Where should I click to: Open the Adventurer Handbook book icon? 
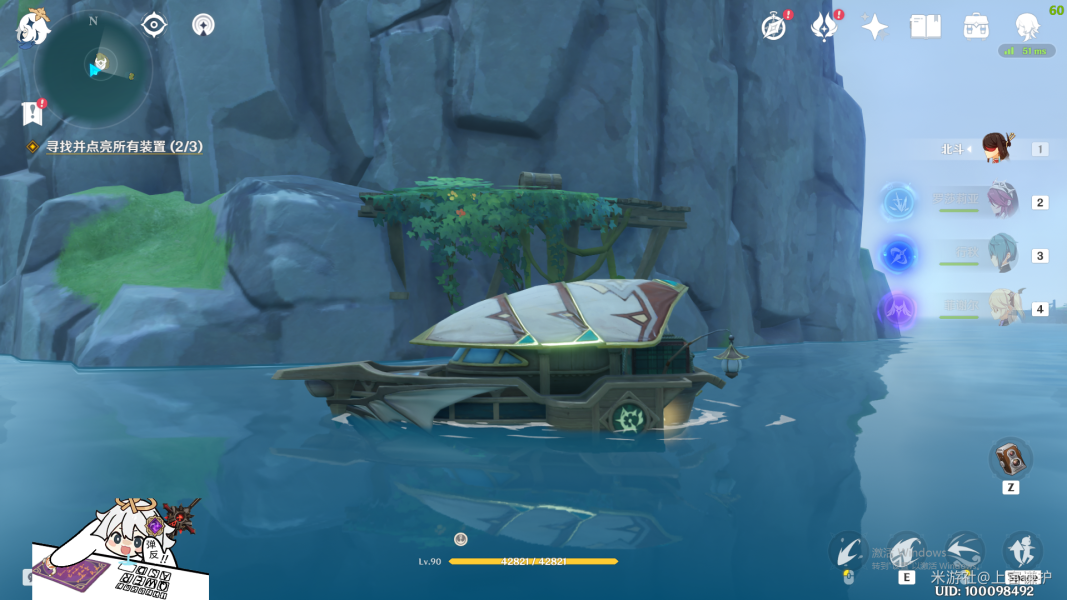[x=925, y=27]
